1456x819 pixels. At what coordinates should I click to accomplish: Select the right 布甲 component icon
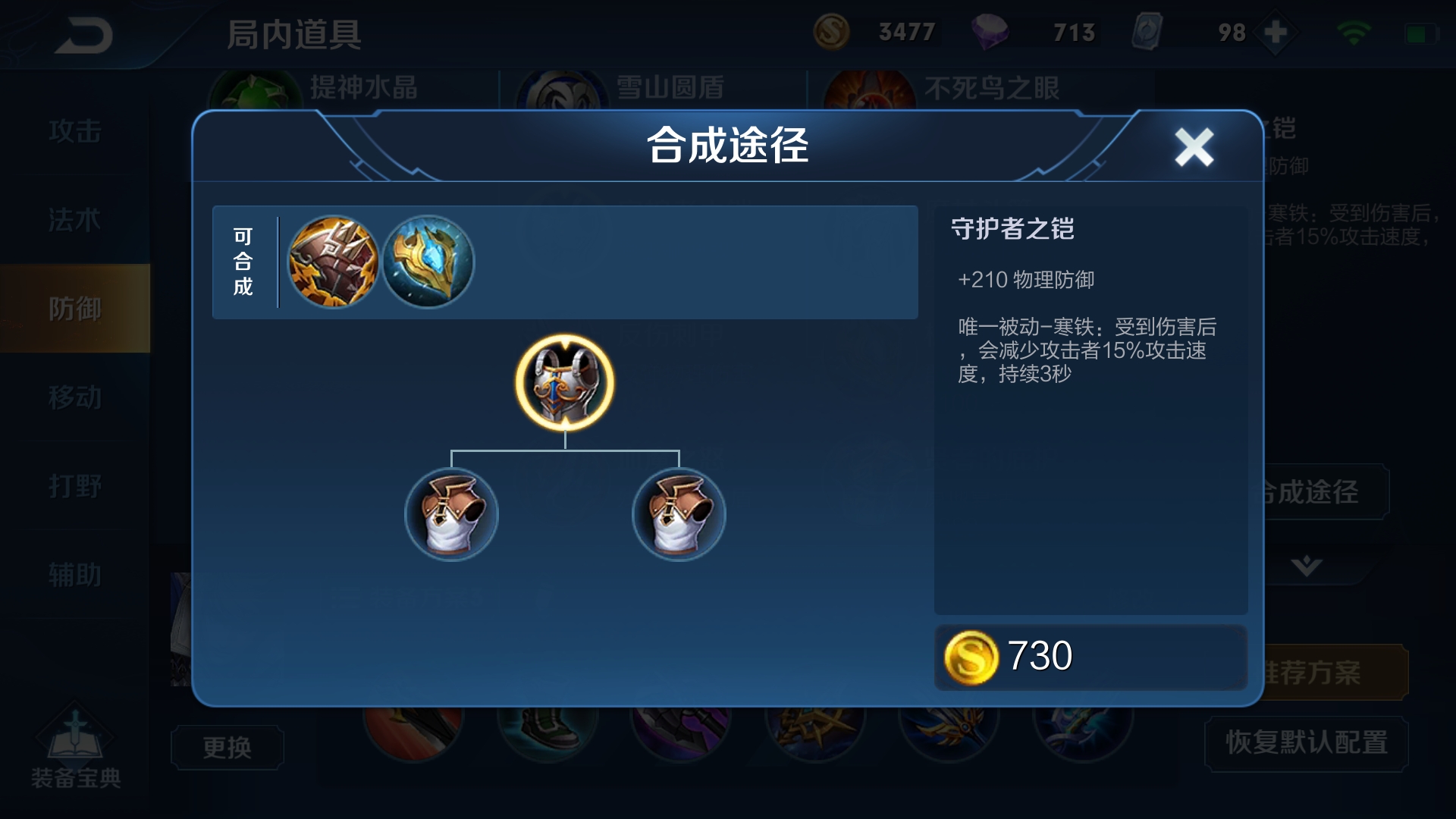pyautogui.click(x=677, y=514)
